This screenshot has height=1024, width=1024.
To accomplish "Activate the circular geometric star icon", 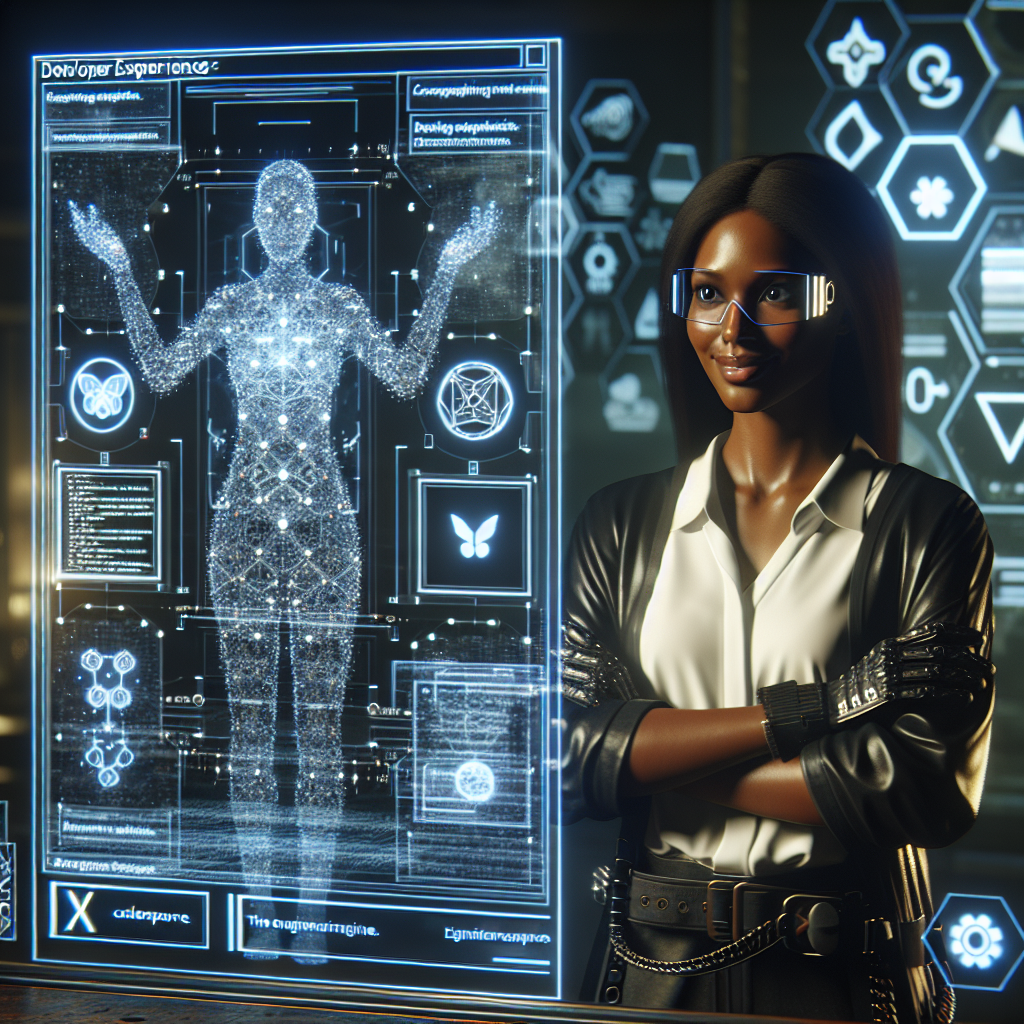I will [474, 400].
